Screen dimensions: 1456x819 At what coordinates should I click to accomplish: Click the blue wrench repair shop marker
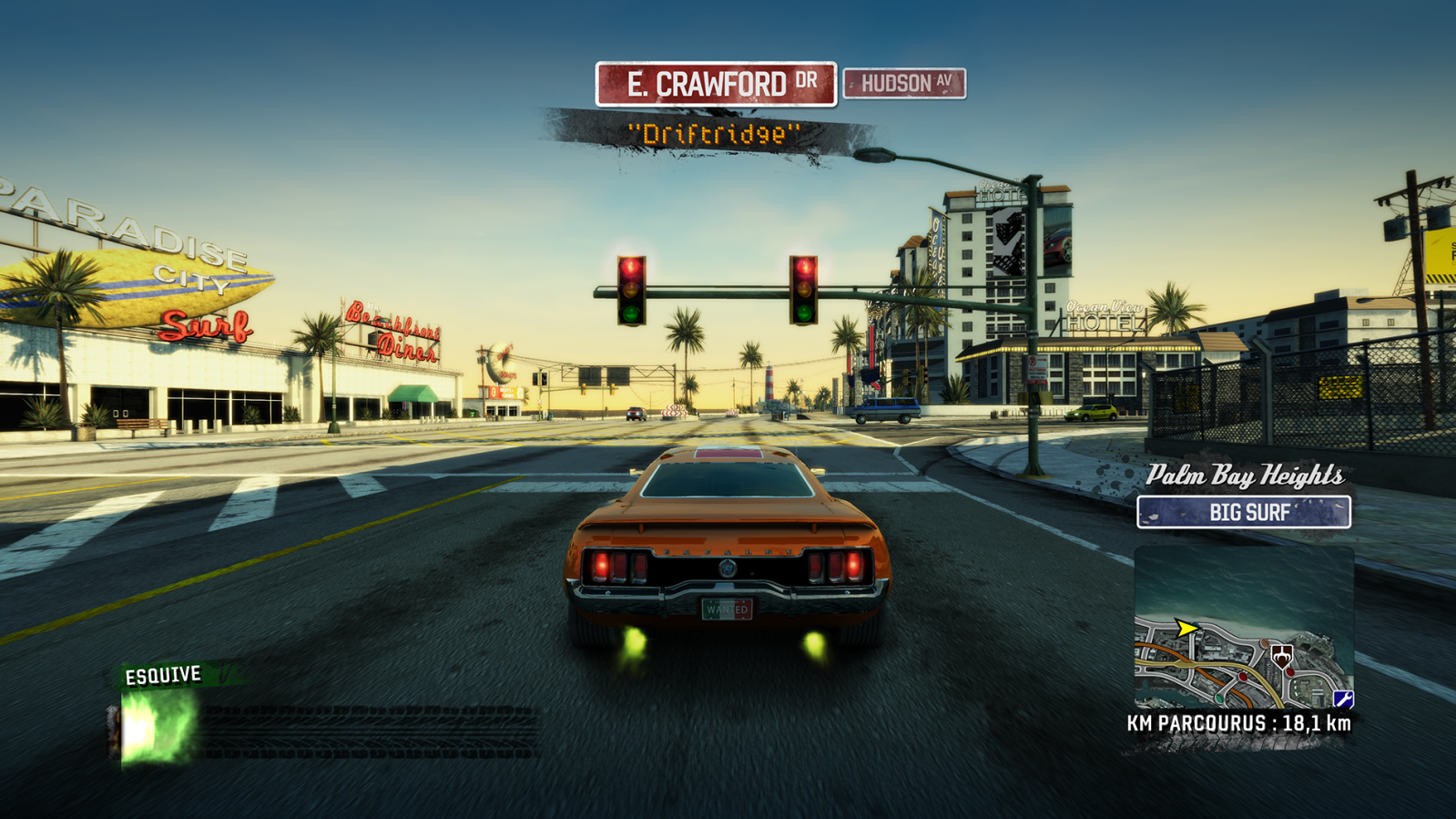tap(1343, 699)
